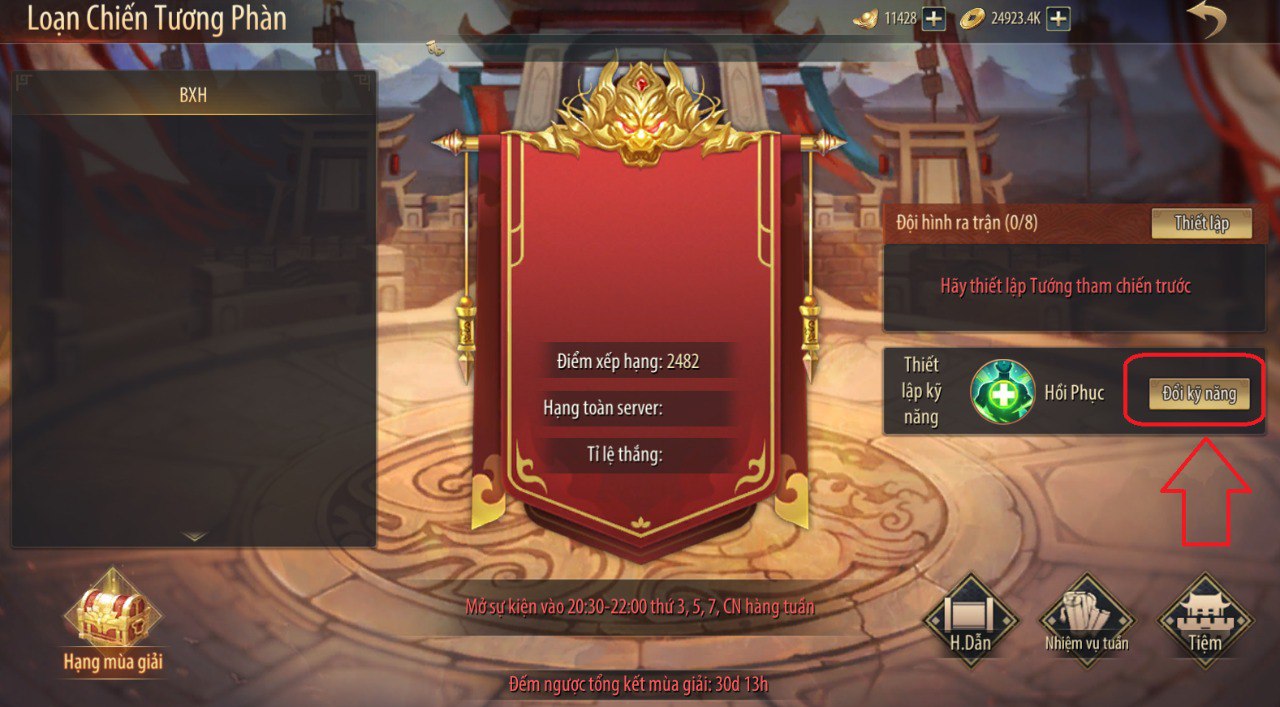1280x707 pixels.
Task: Go back using the return arrow
Action: (1207, 19)
